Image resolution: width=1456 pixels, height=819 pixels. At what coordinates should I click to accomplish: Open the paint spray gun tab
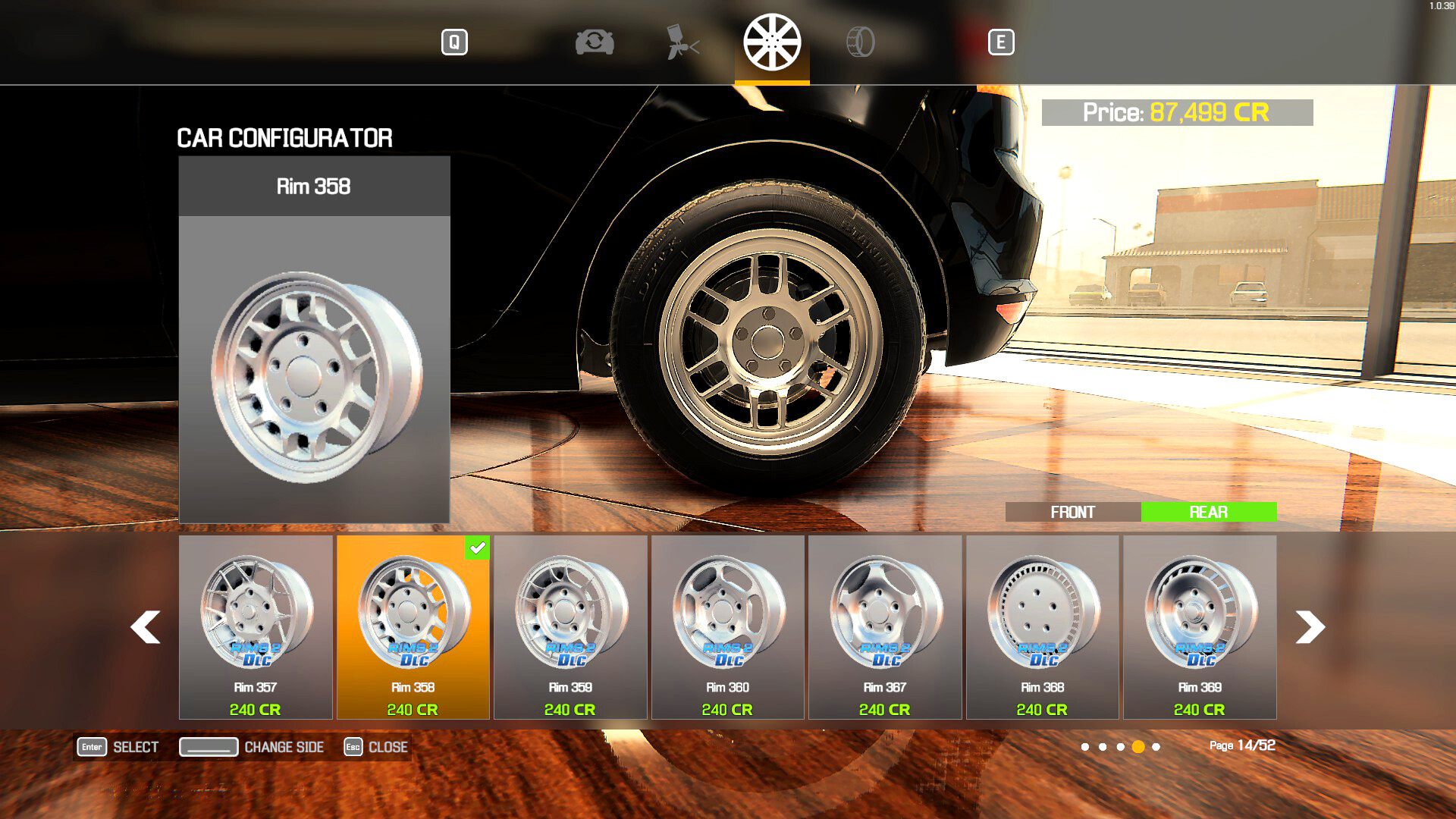682,42
